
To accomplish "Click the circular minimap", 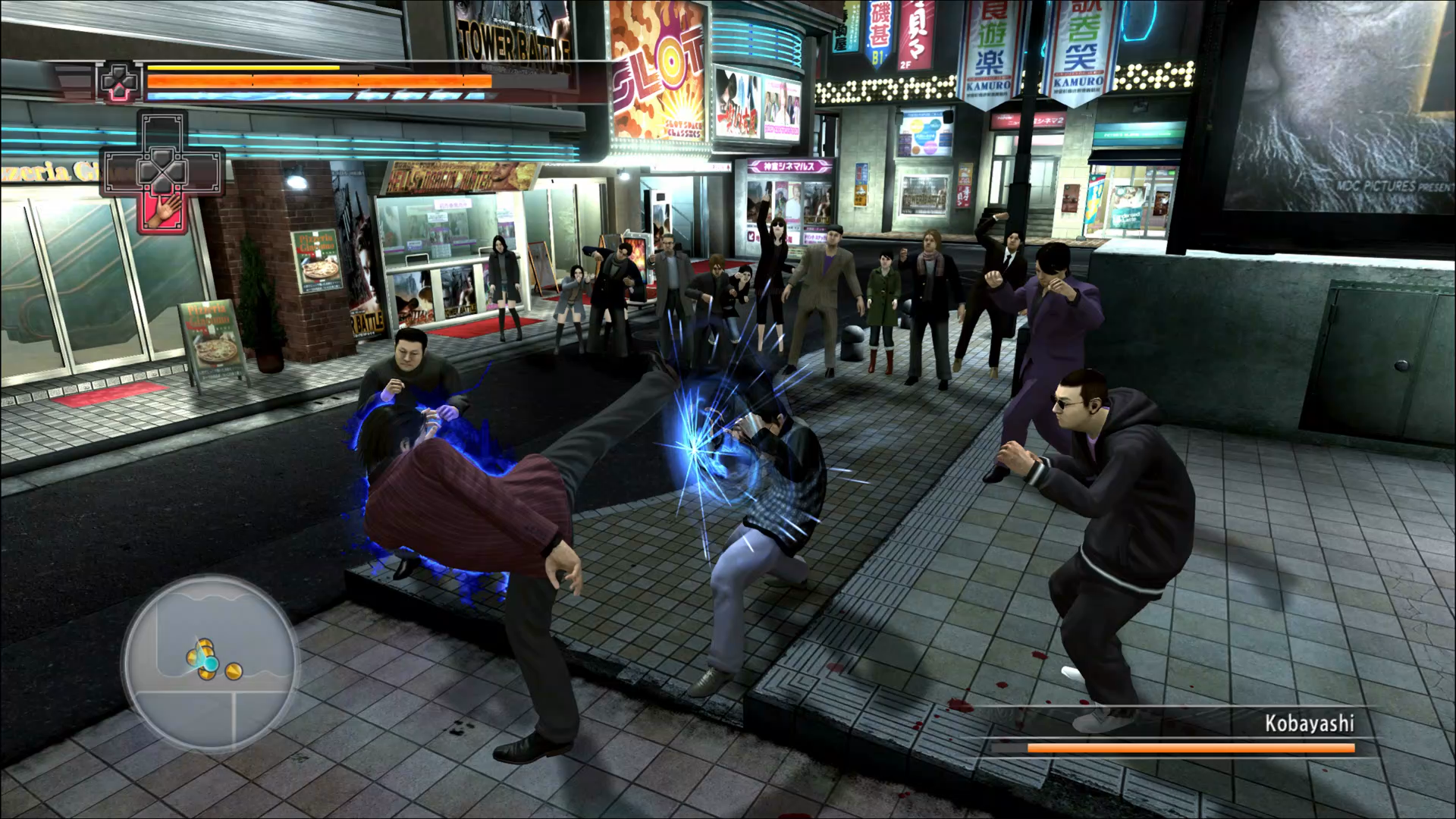I will [x=210, y=663].
